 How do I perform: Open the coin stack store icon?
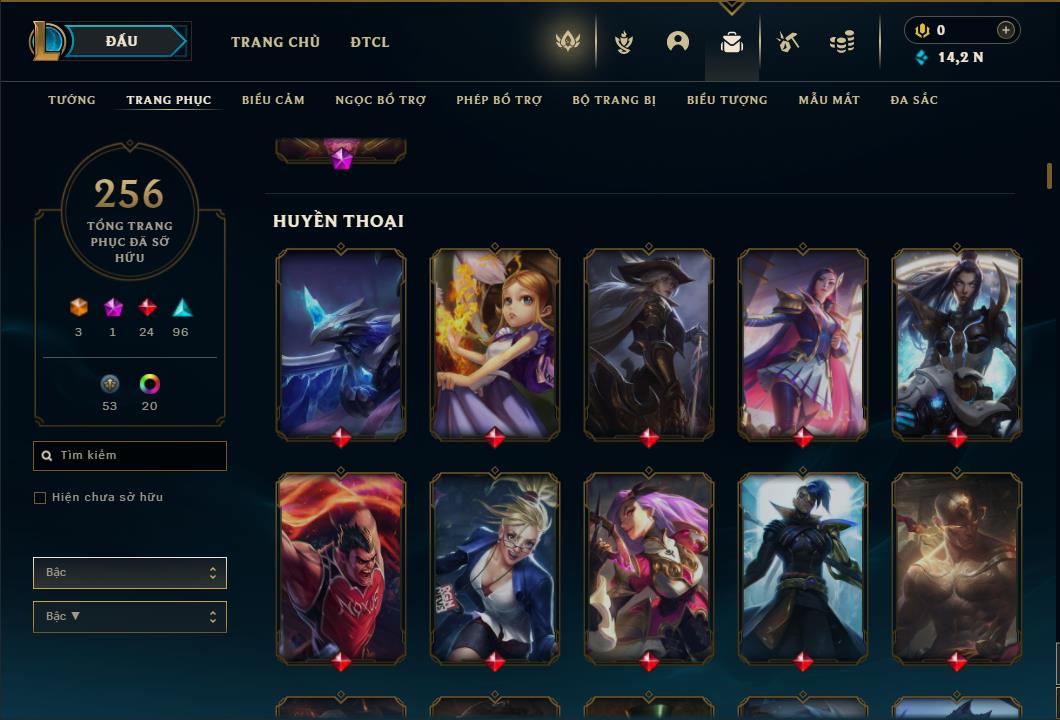click(x=842, y=42)
